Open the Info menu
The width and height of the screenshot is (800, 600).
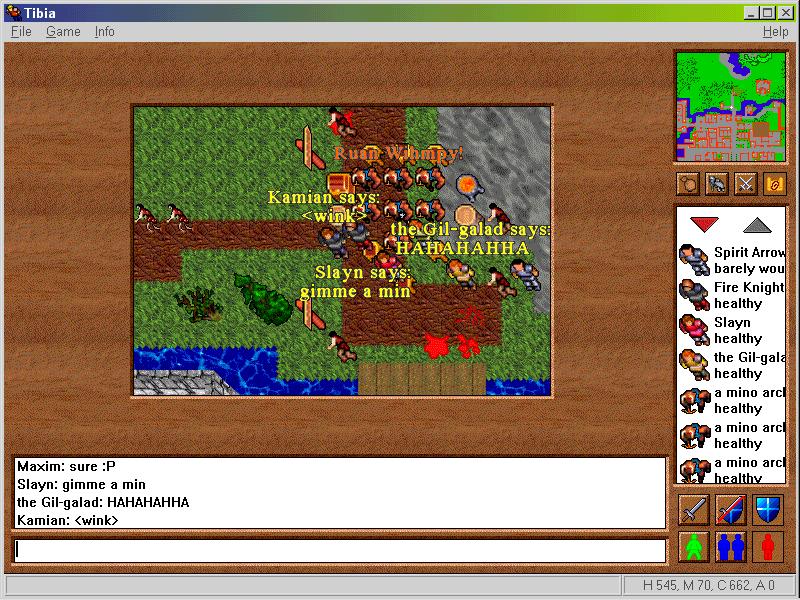(x=105, y=32)
